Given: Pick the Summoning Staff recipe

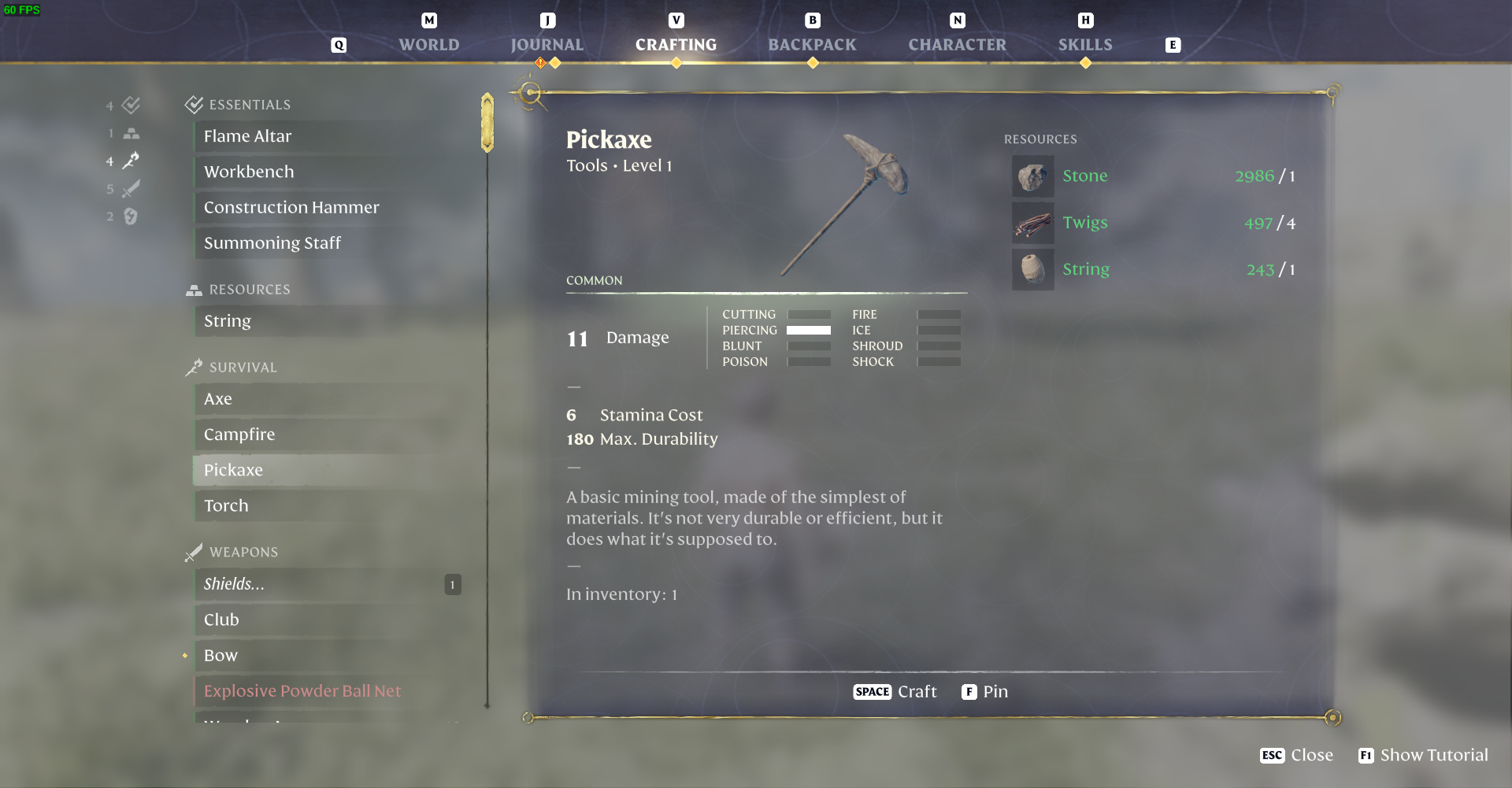Looking at the screenshot, I should tap(272, 242).
